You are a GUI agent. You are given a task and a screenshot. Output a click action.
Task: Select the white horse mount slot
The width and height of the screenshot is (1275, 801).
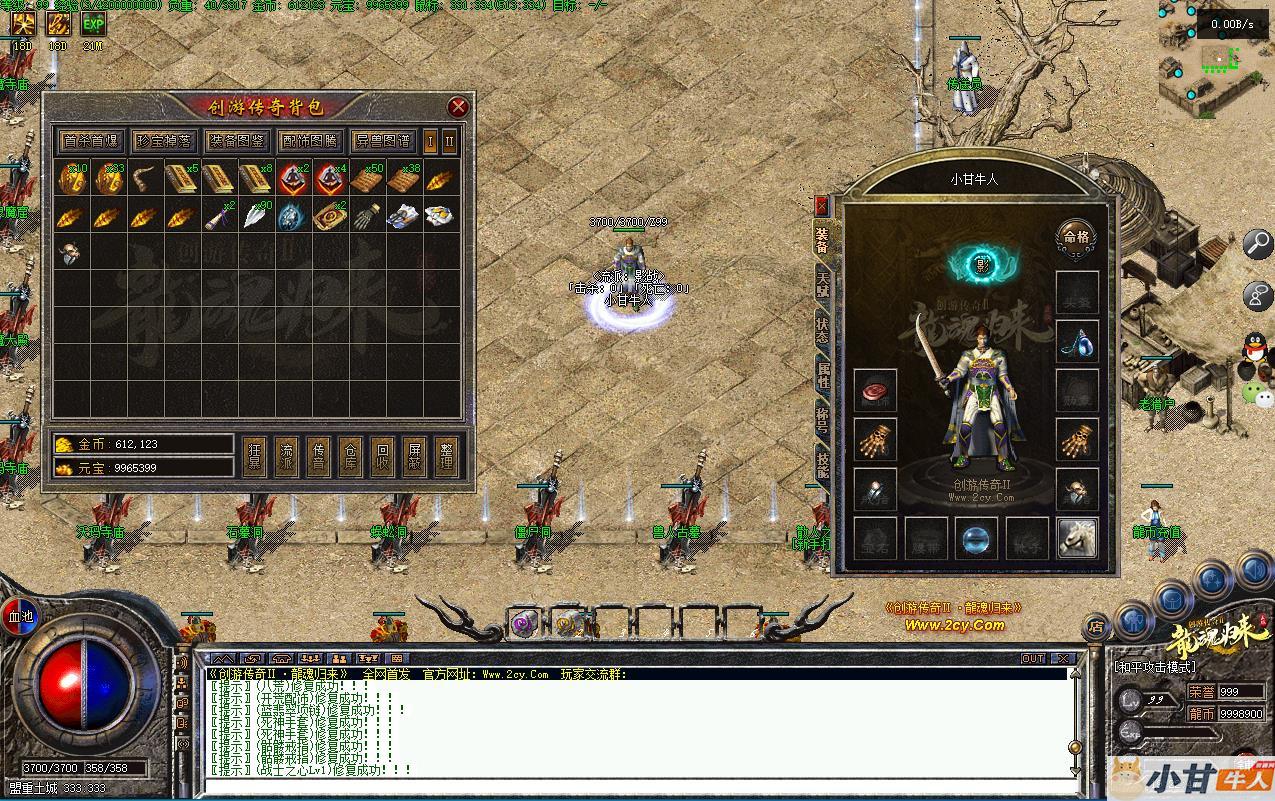(1077, 537)
